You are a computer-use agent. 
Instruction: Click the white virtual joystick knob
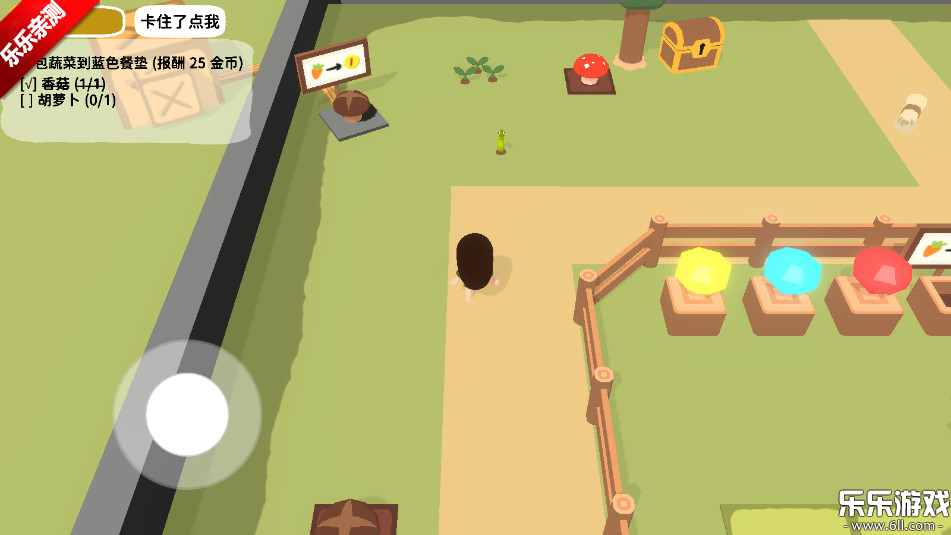point(187,414)
